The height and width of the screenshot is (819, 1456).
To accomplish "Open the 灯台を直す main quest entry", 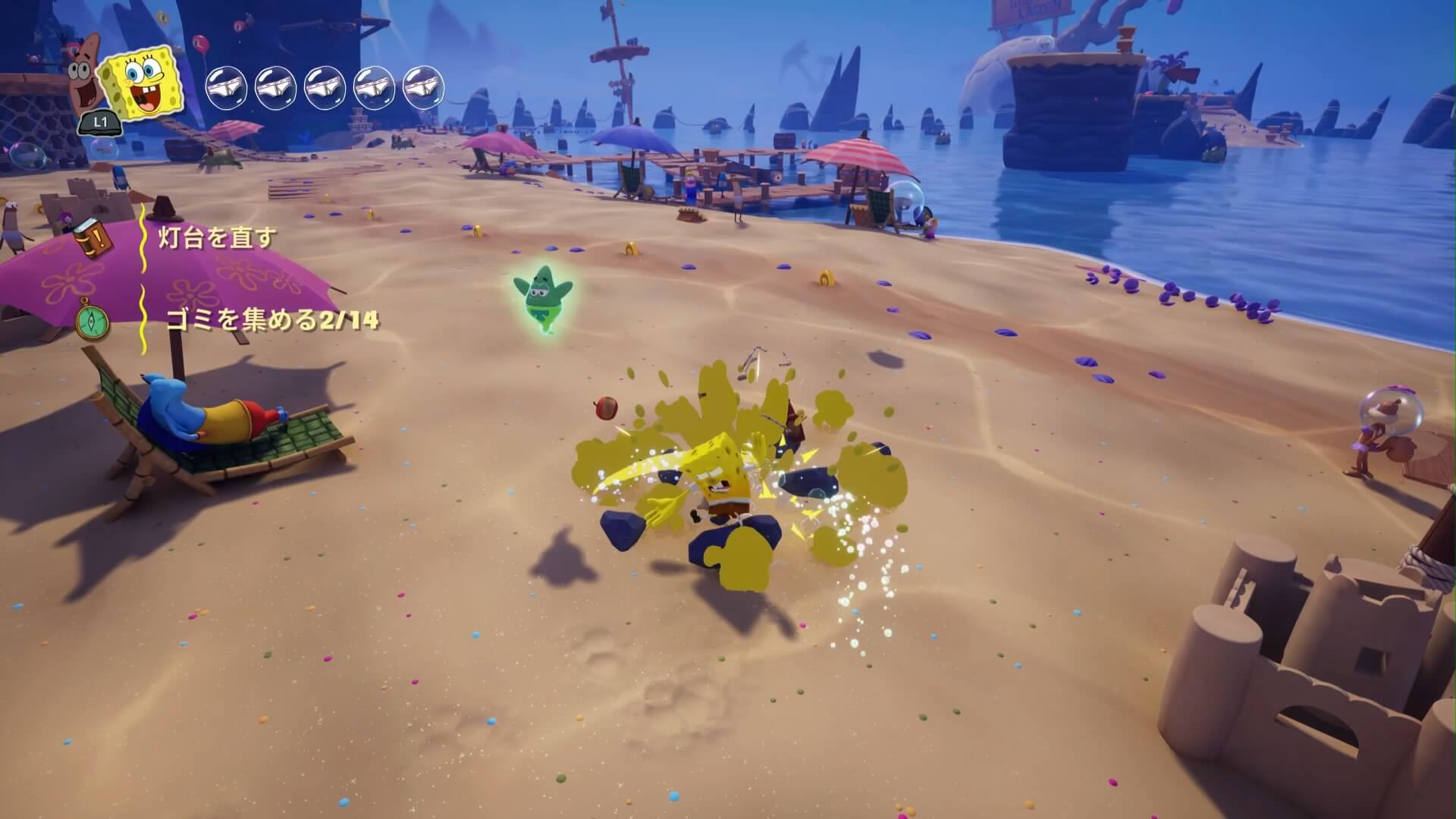I will coord(217,238).
